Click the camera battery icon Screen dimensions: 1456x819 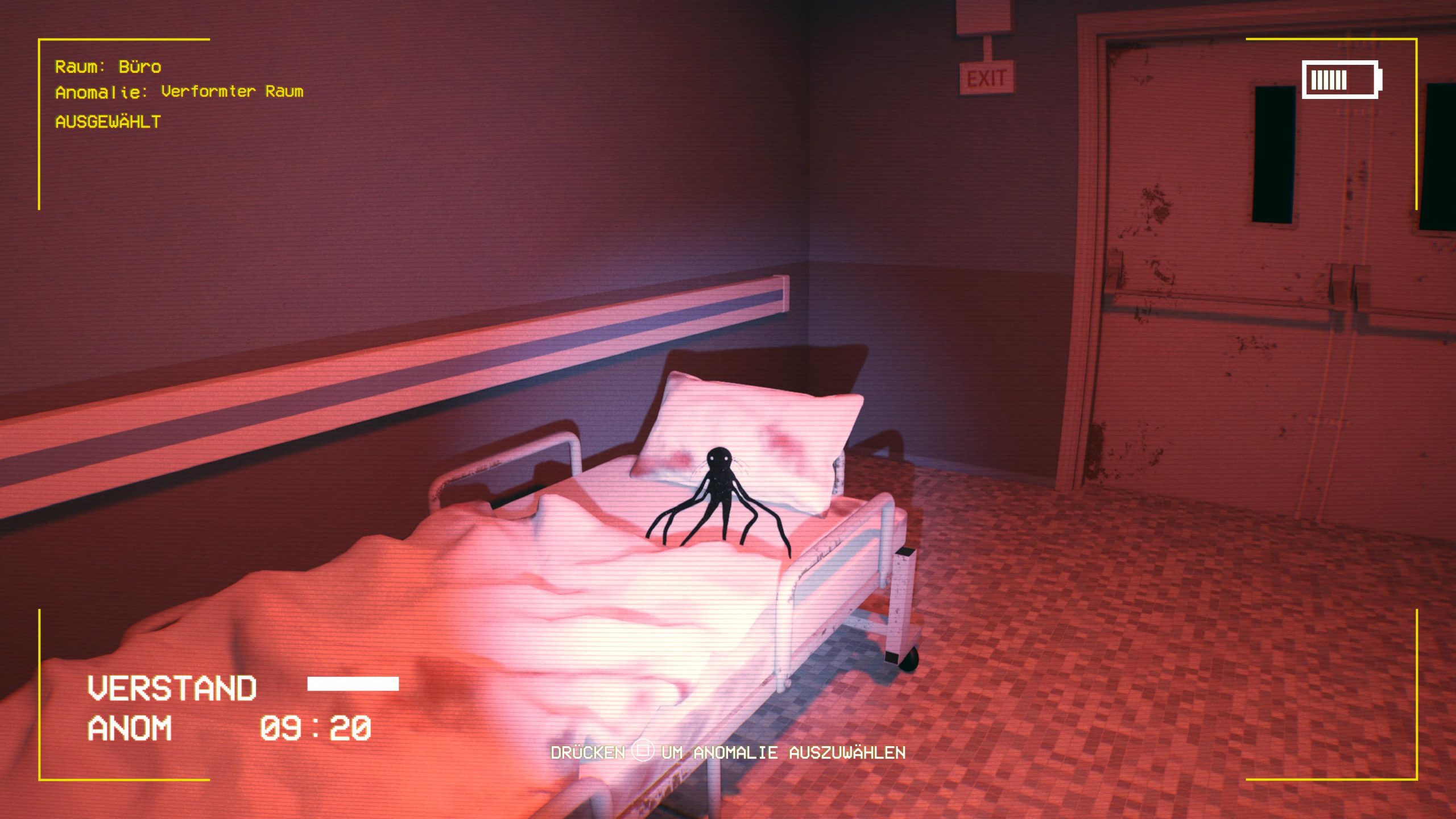pyautogui.click(x=1341, y=80)
